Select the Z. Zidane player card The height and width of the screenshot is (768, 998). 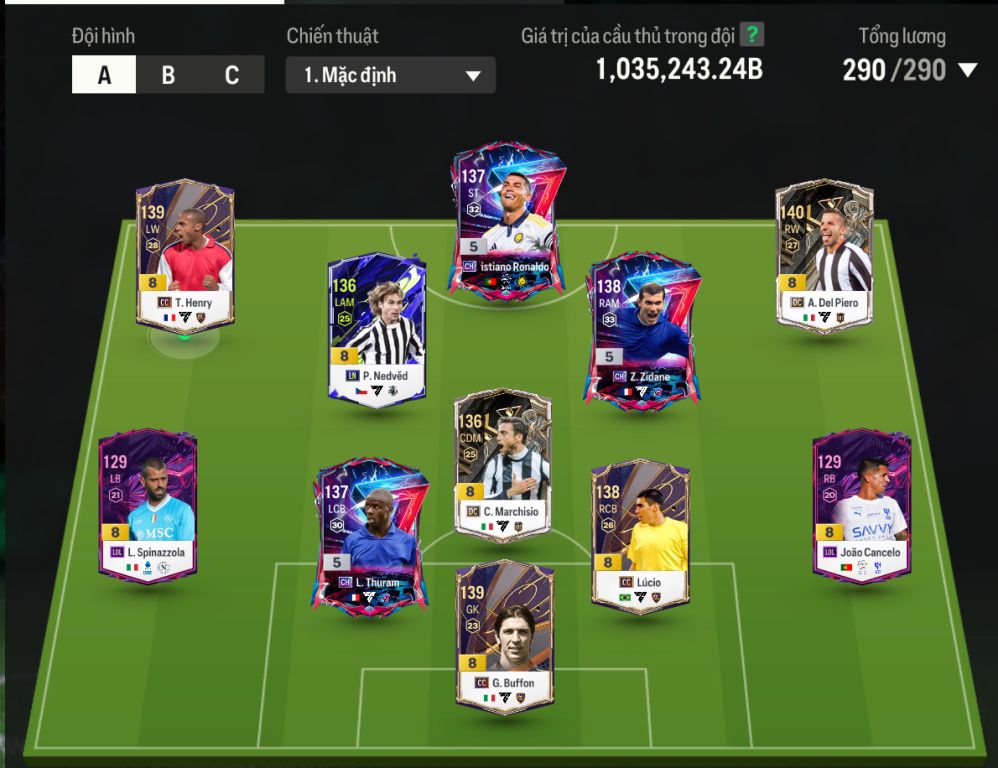(x=643, y=332)
